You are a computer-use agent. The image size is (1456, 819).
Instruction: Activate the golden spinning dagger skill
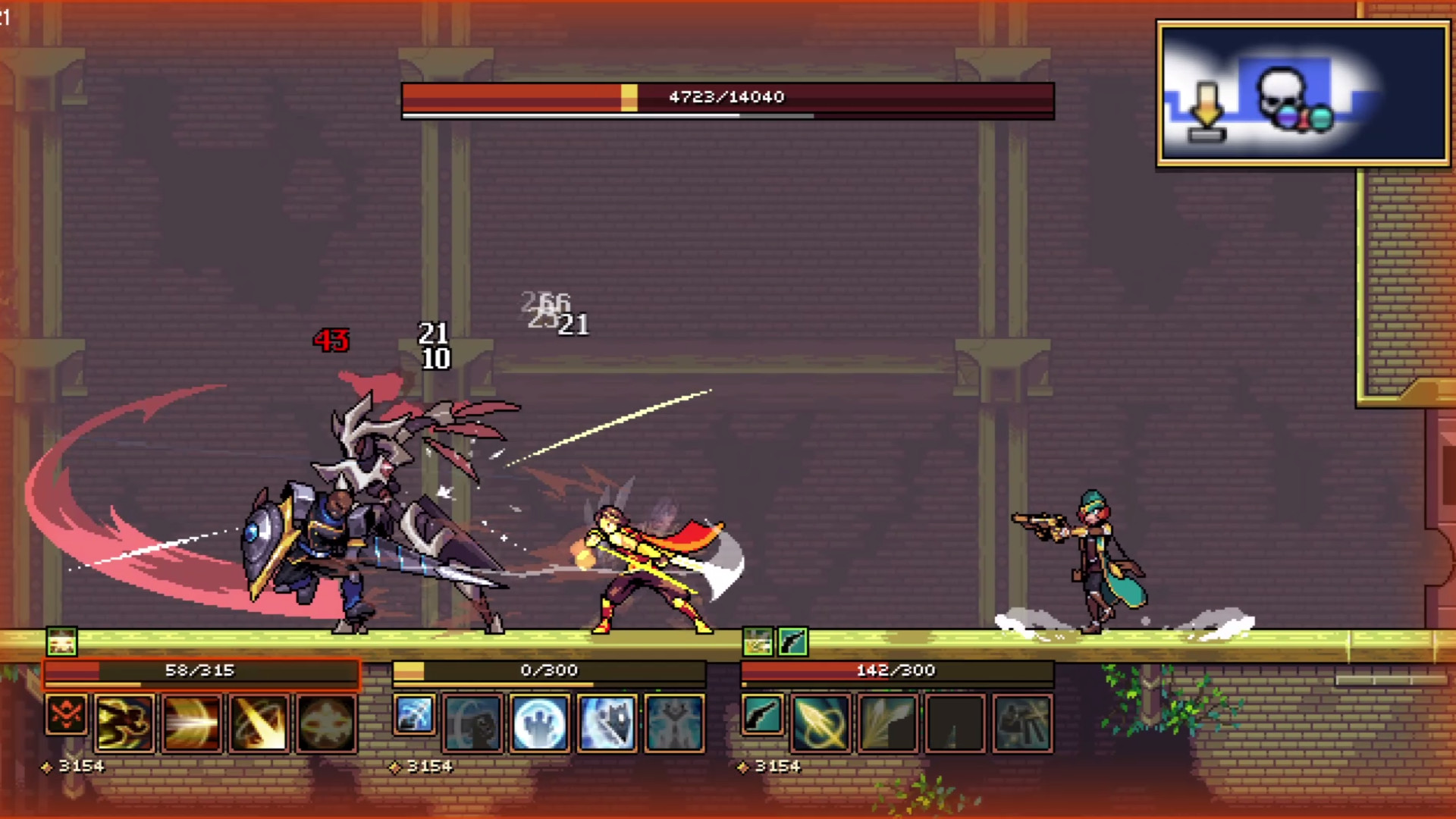(x=821, y=724)
